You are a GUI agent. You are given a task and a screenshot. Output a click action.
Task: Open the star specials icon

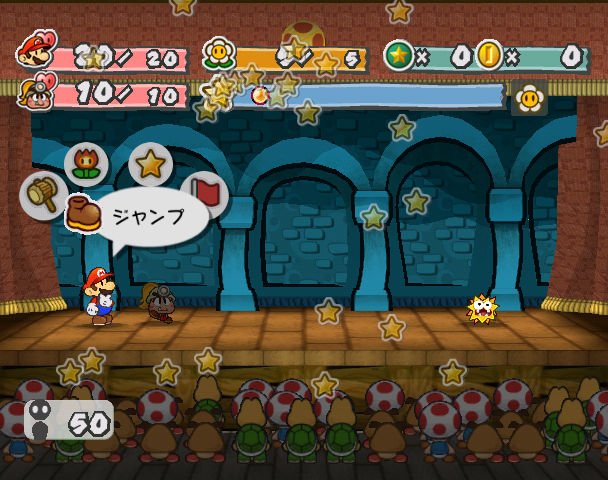(x=150, y=164)
